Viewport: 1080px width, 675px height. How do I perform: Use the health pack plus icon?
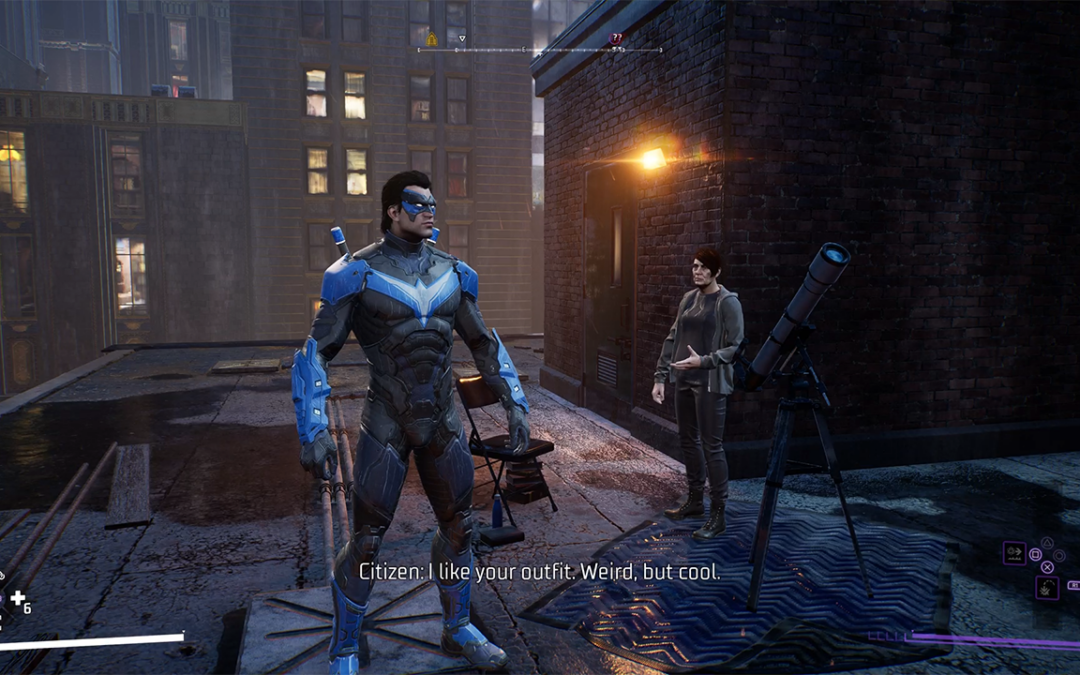[17, 599]
